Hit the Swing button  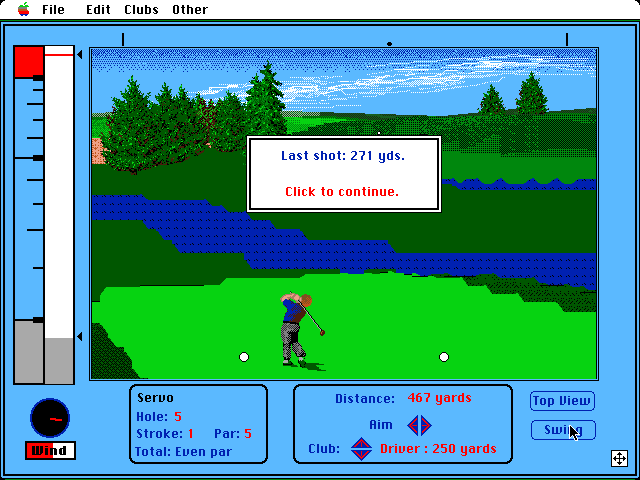(x=562, y=430)
